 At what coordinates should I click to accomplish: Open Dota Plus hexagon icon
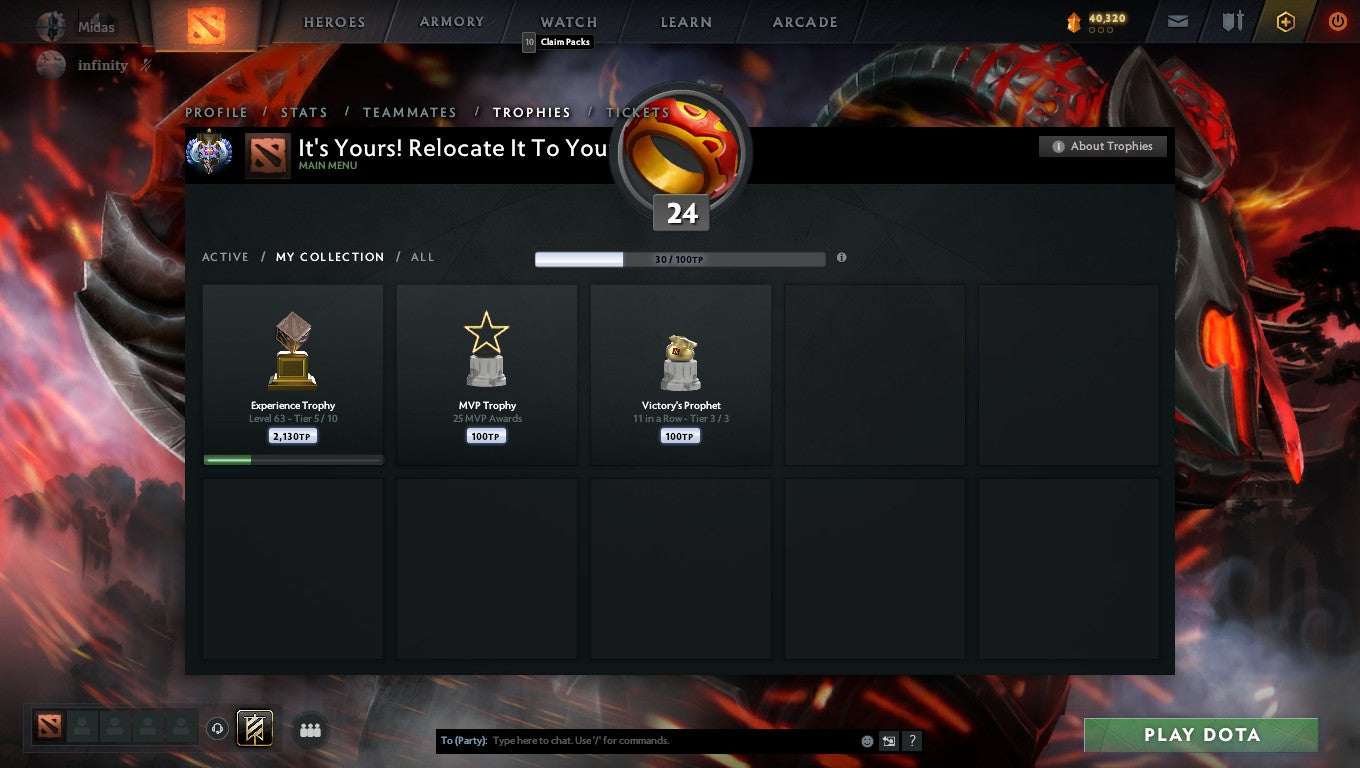1286,21
